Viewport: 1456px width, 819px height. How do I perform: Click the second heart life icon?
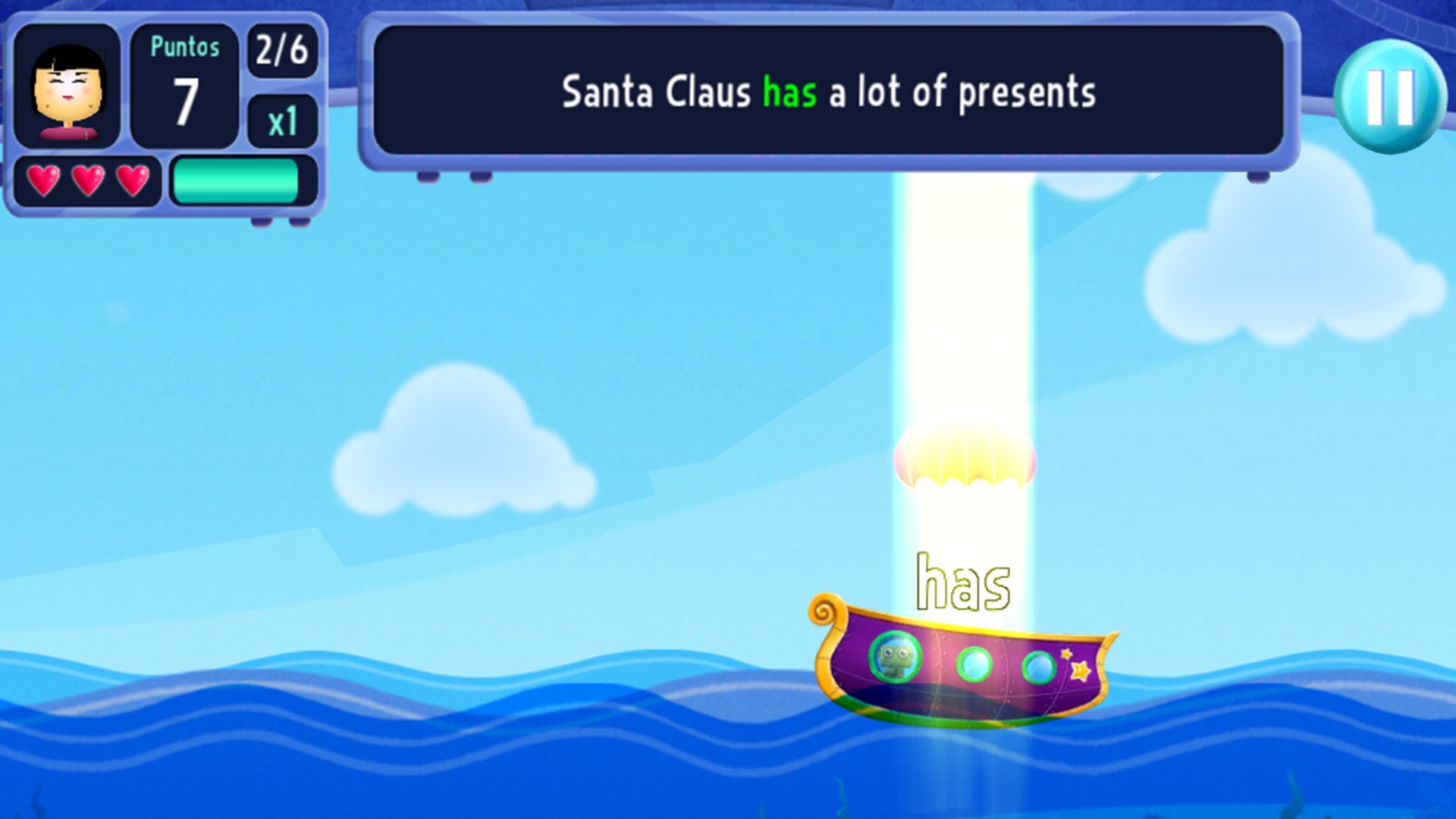click(x=89, y=180)
